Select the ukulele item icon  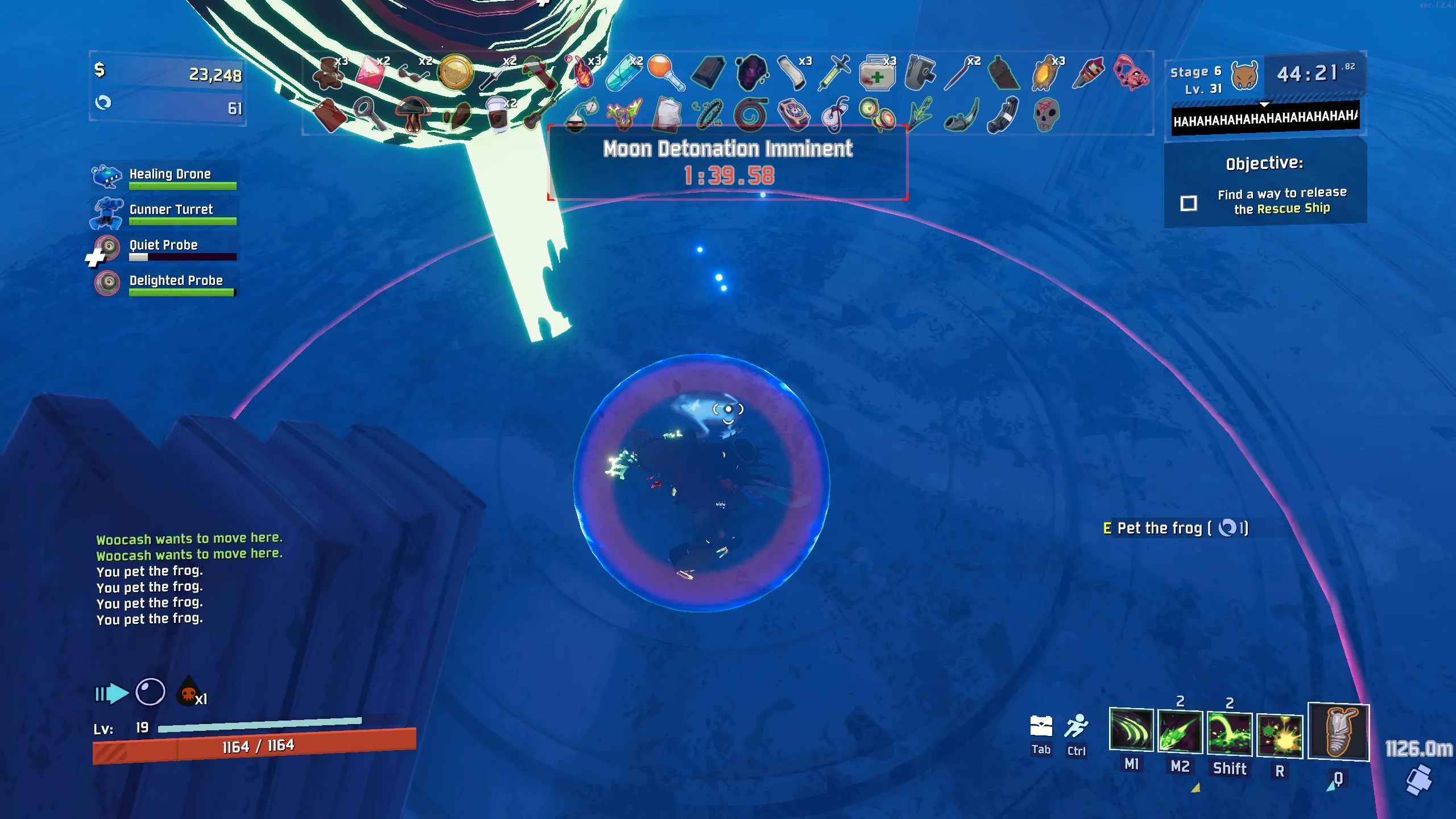point(537,114)
